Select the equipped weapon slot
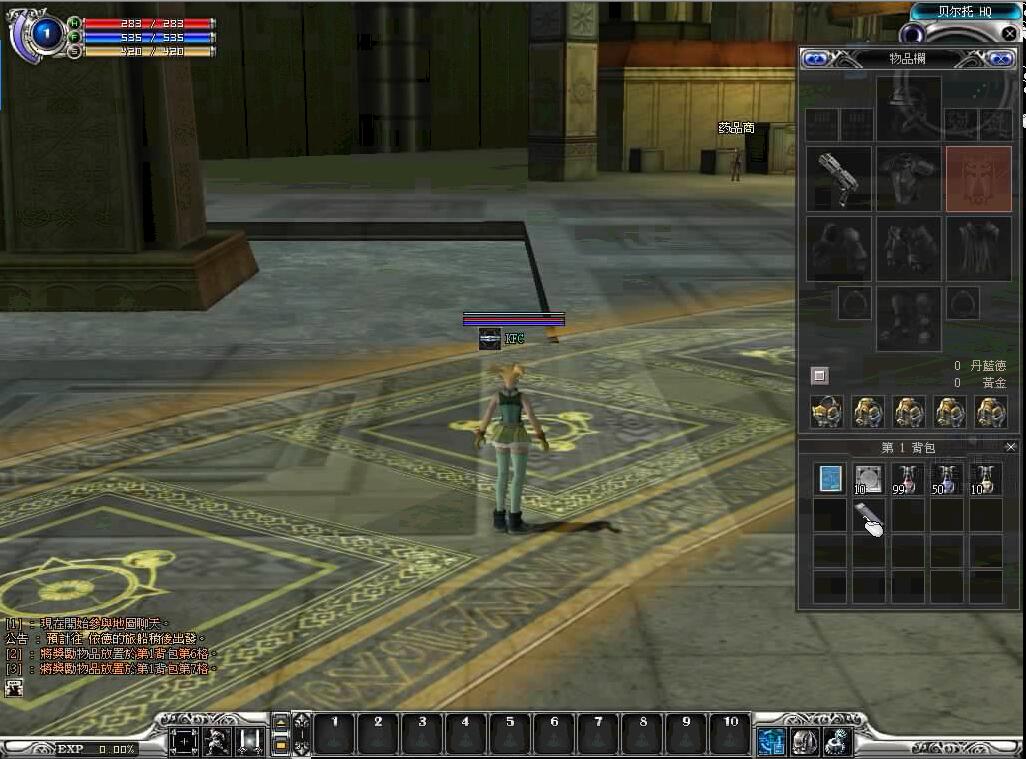 (x=838, y=179)
